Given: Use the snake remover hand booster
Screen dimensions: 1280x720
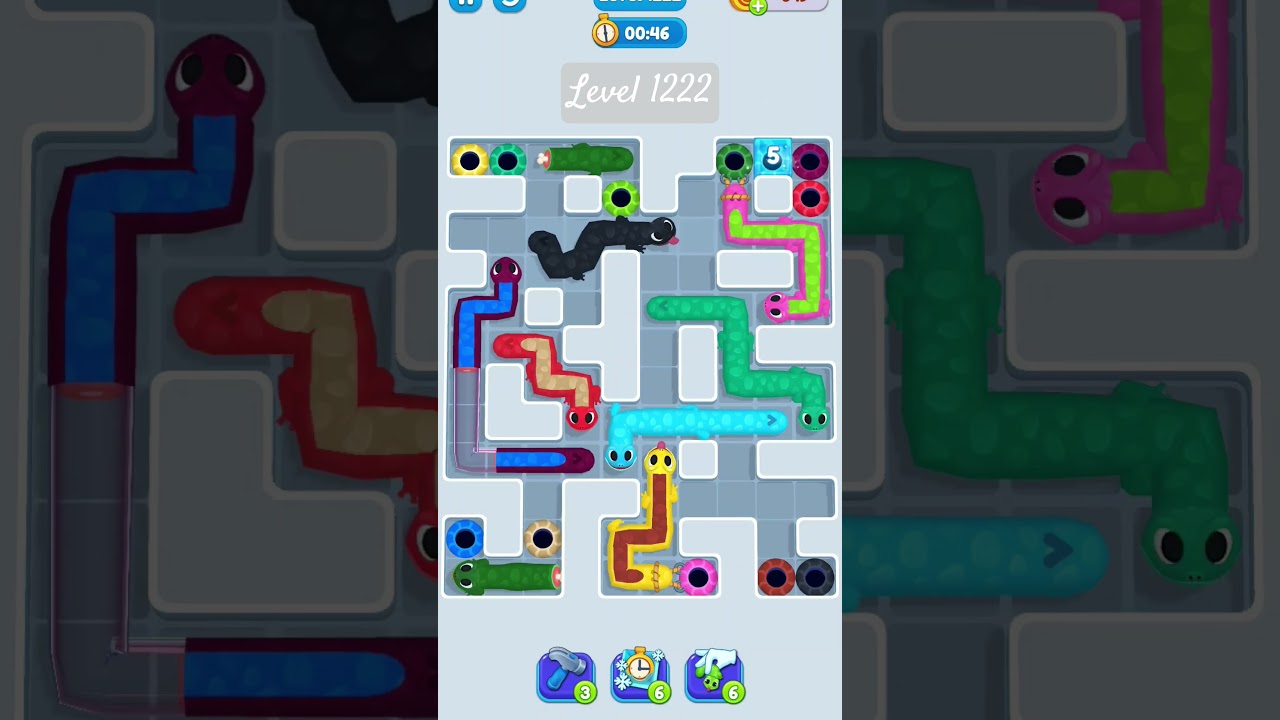Looking at the screenshot, I should pyautogui.click(x=714, y=673).
